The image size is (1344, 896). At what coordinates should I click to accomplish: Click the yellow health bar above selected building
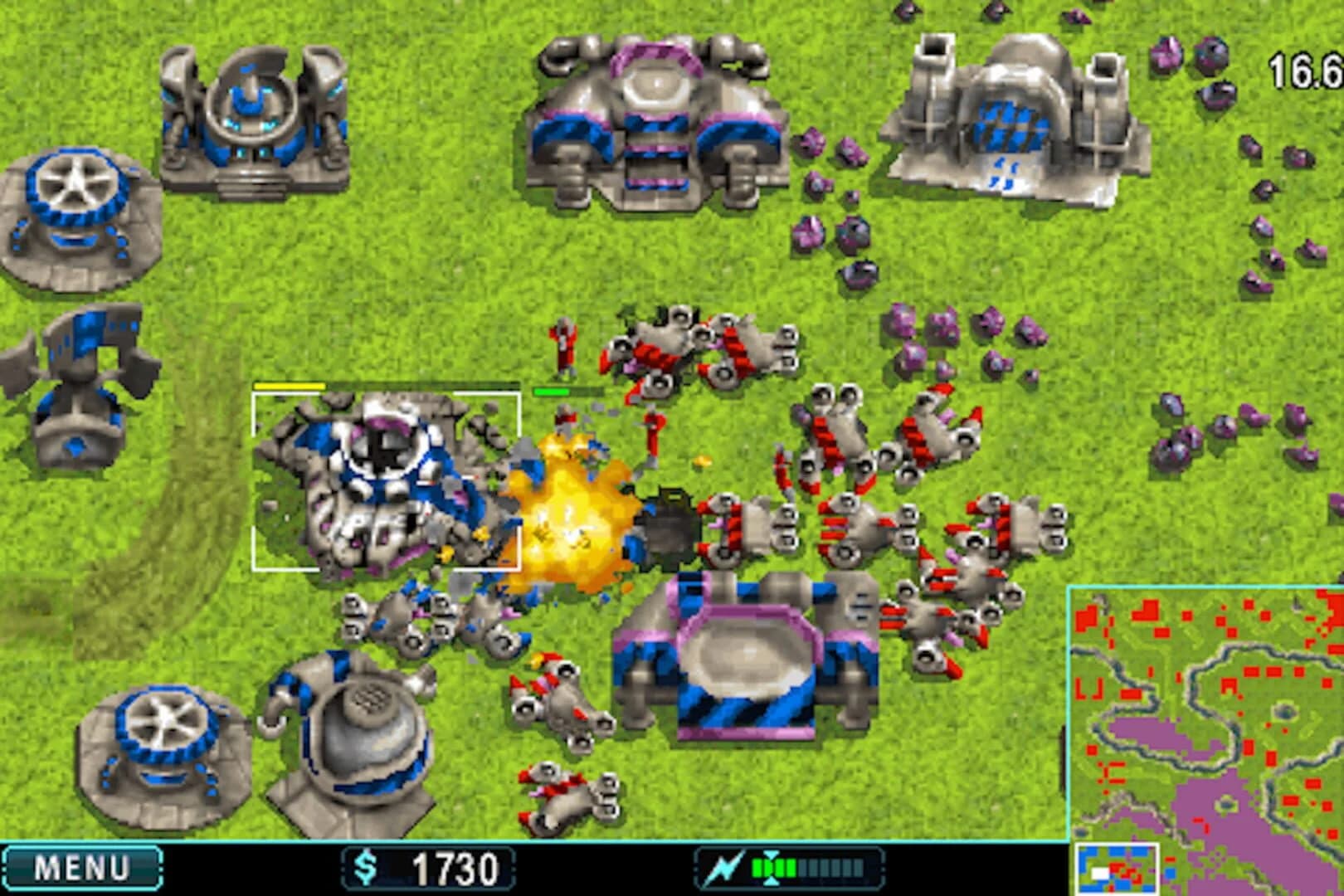(x=290, y=387)
